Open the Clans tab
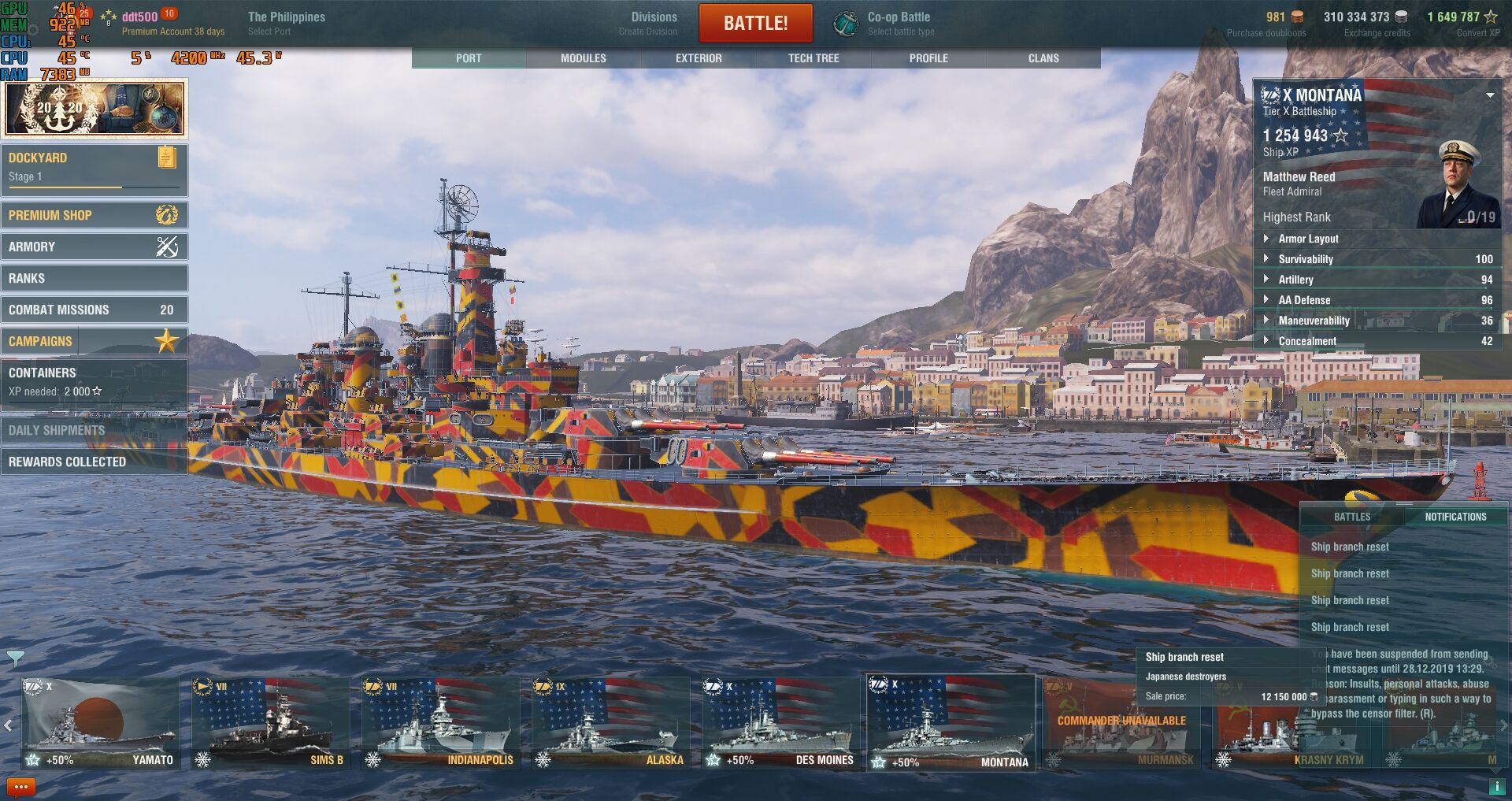Image resolution: width=1512 pixels, height=801 pixels. pyautogui.click(x=1043, y=58)
